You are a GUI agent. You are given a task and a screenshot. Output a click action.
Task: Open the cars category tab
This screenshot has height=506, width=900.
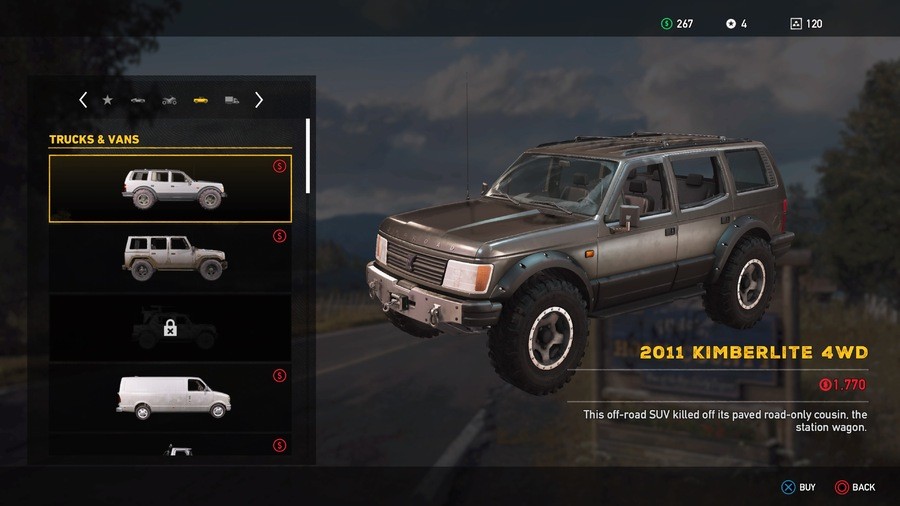pyautogui.click(x=138, y=100)
